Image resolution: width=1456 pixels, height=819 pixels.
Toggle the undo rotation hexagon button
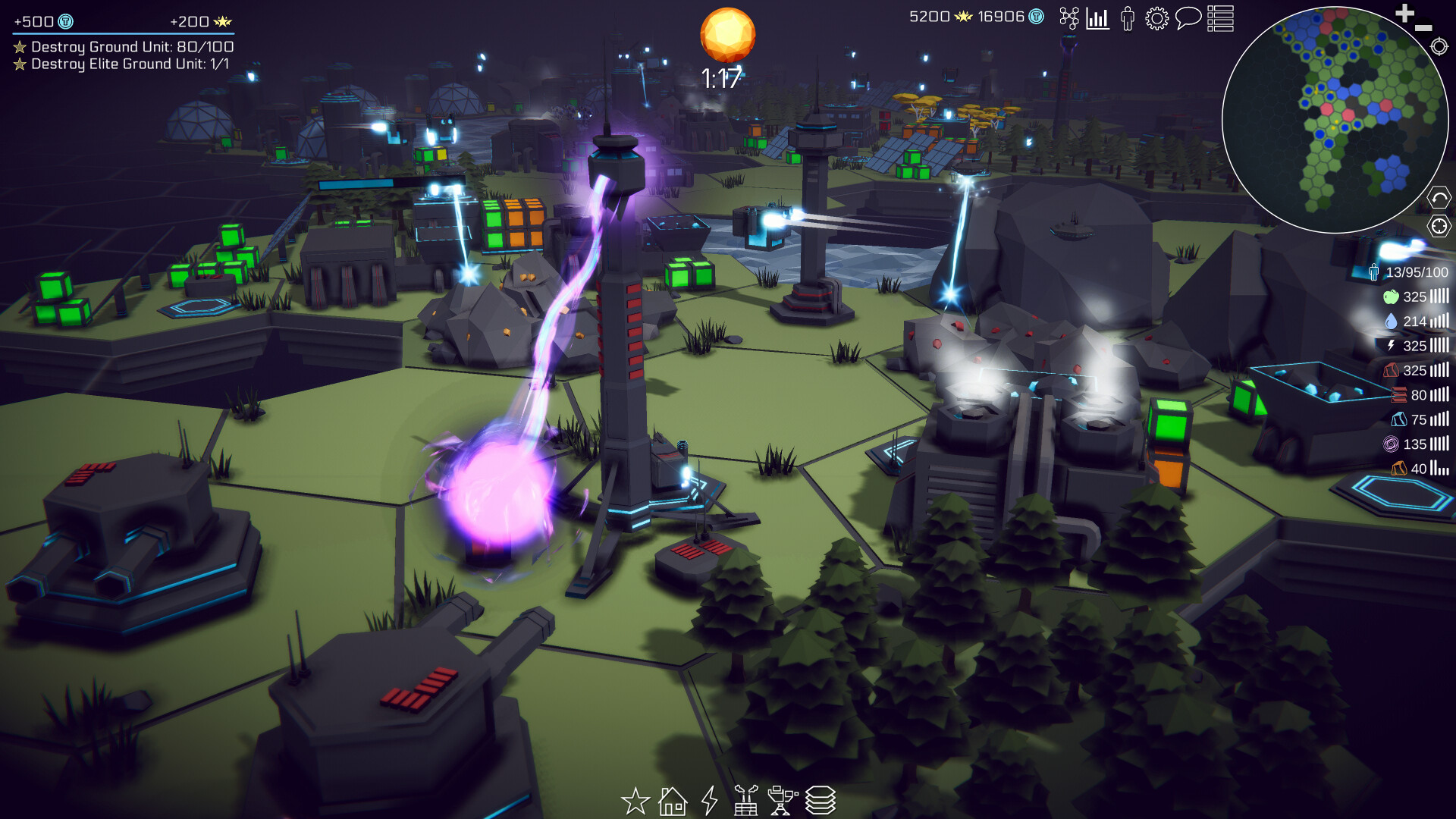pyautogui.click(x=1439, y=197)
